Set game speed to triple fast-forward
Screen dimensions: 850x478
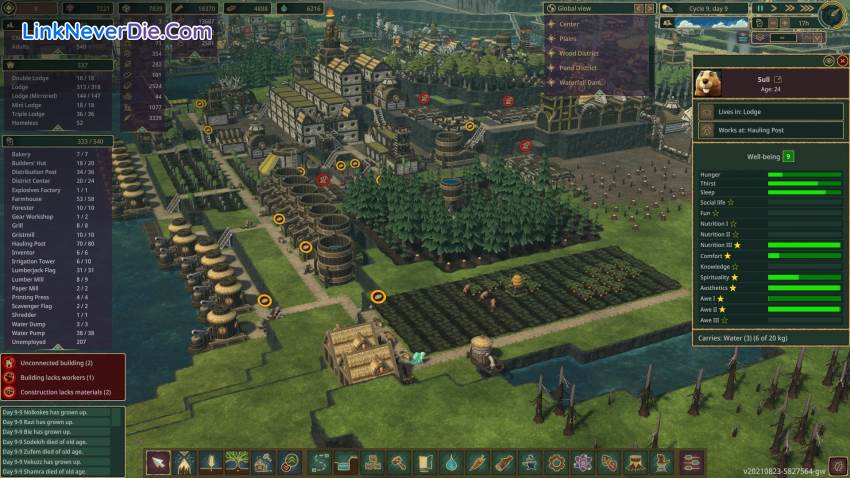[804, 8]
